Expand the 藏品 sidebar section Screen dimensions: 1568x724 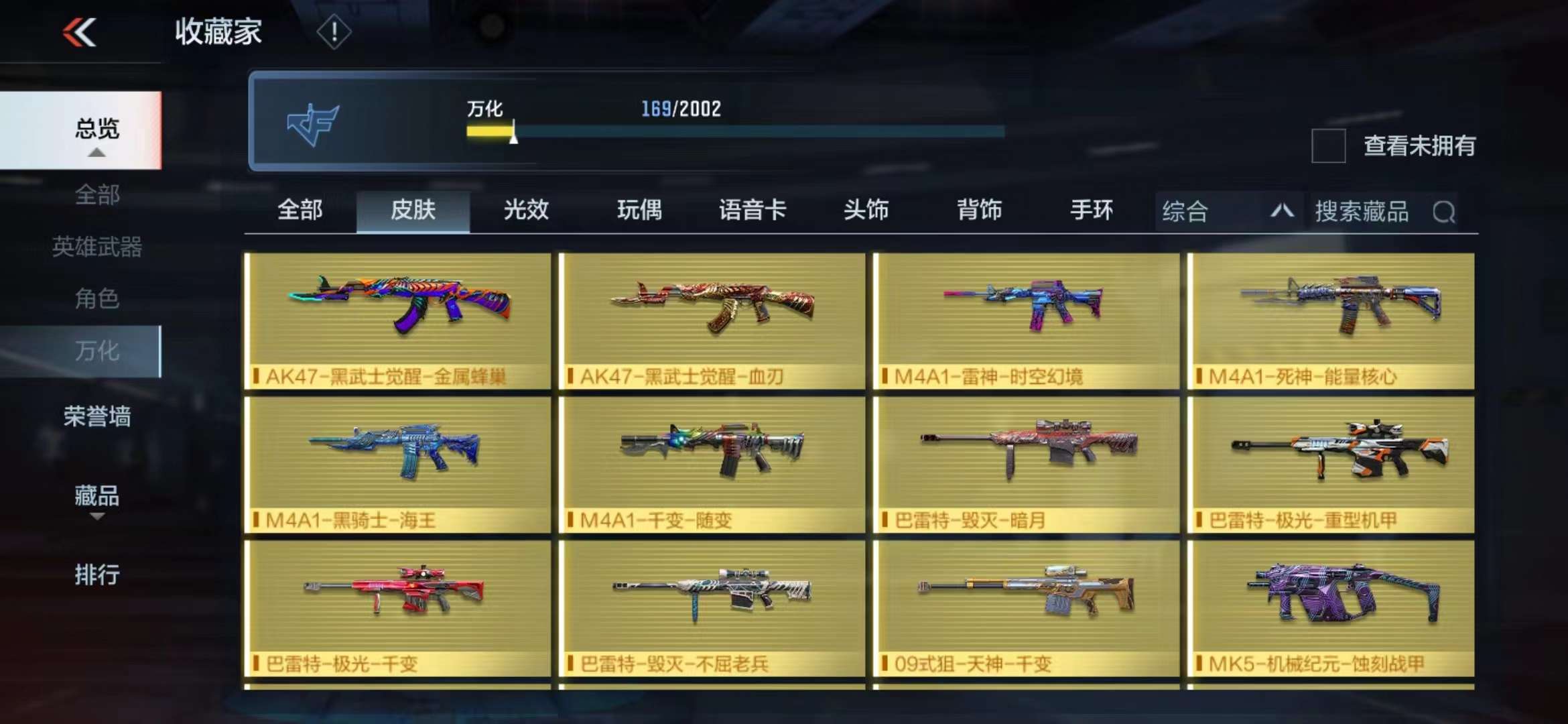click(x=96, y=497)
